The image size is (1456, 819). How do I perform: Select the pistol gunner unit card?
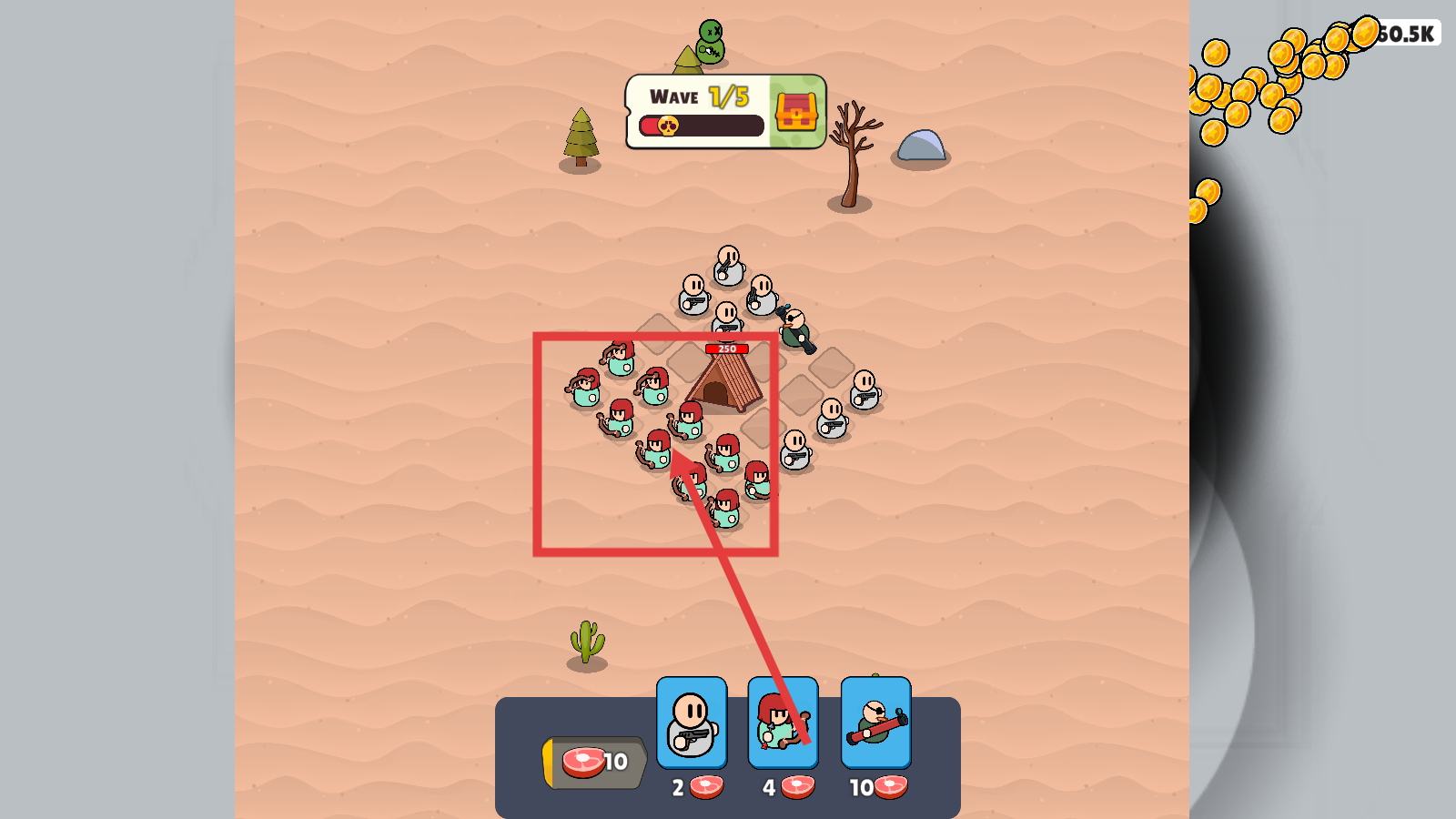click(692, 723)
